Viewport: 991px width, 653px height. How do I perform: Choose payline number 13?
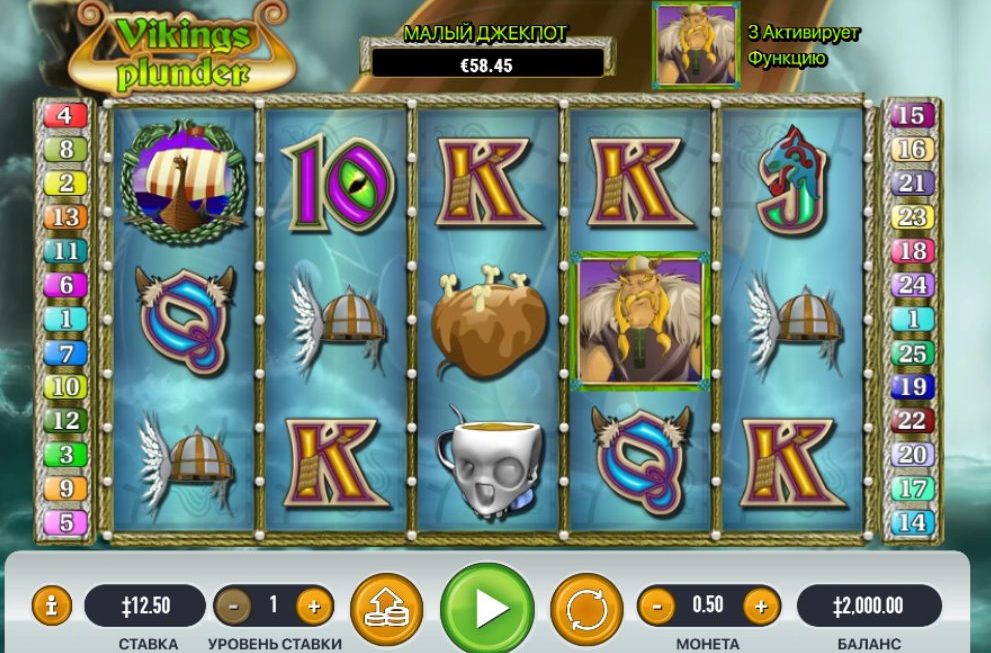[66, 217]
